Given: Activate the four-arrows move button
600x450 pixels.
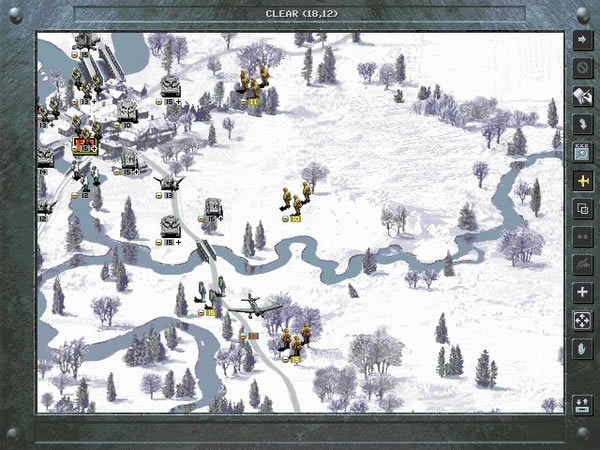Looking at the screenshot, I should coord(582,320).
